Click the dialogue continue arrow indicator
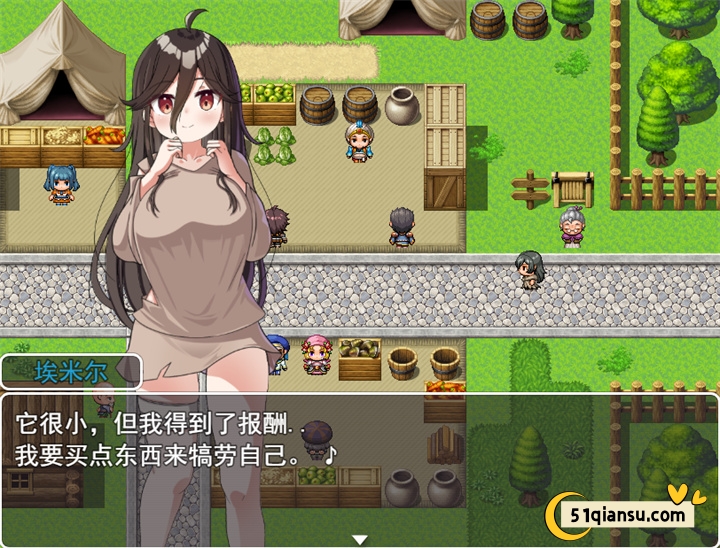The height and width of the screenshot is (548, 720). tap(360, 540)
